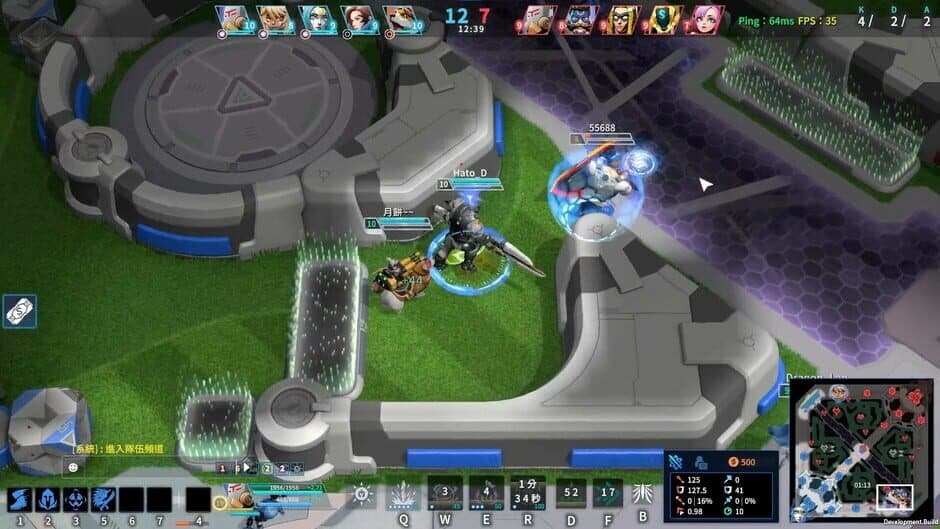Select the first blue team hero portrait

[231, 19]
